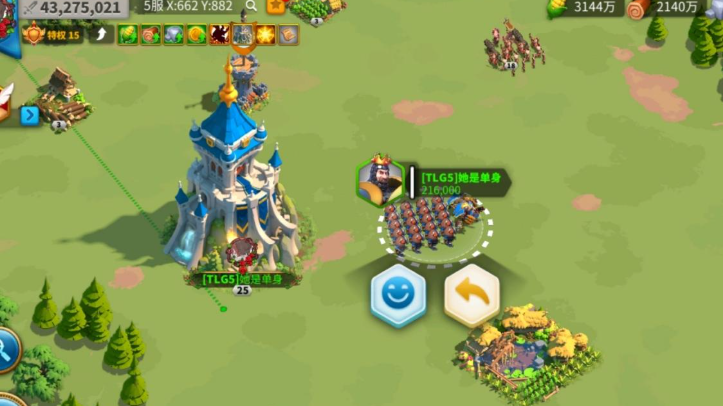The width and height of the screenshot is (723, 406).
Task: Click the red dragon buff icon
Action: [x=219, y=35]
